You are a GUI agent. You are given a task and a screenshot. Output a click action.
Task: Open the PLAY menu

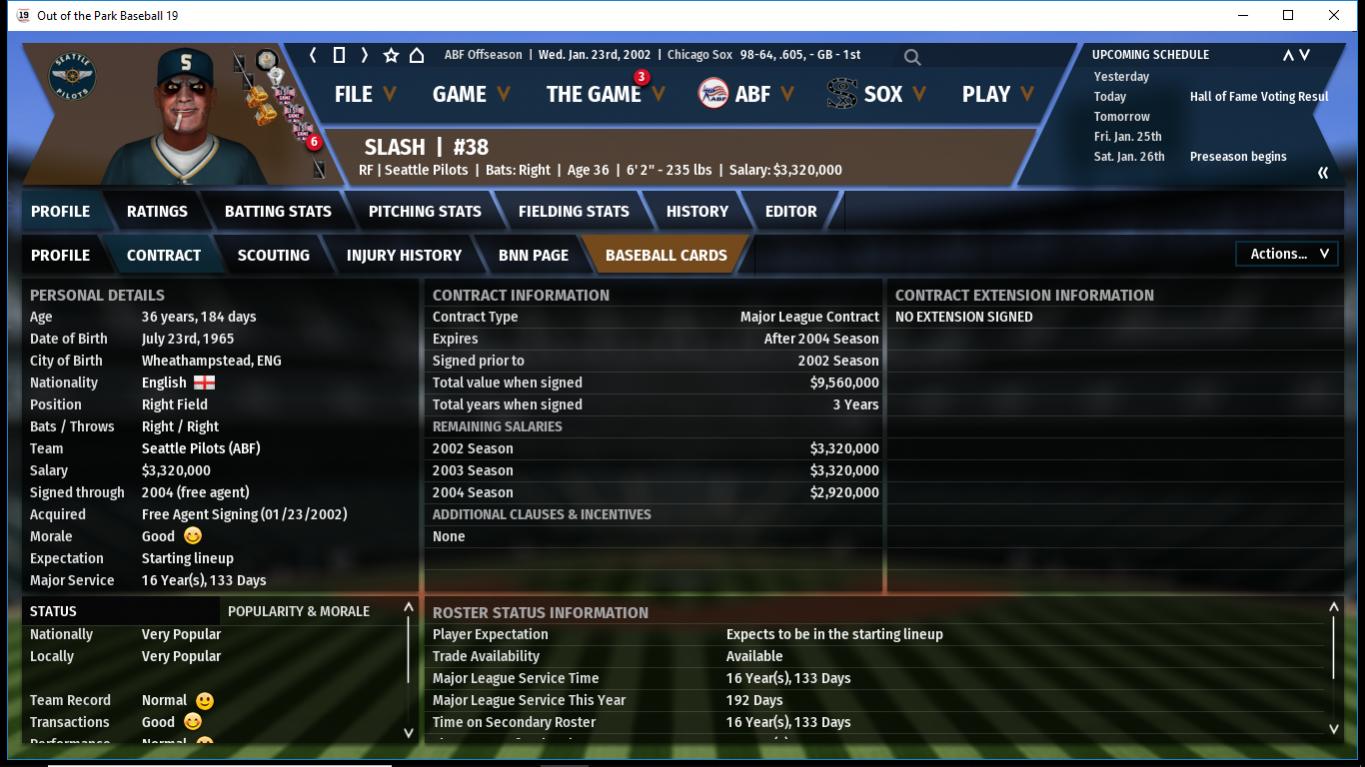click(997, 94)
